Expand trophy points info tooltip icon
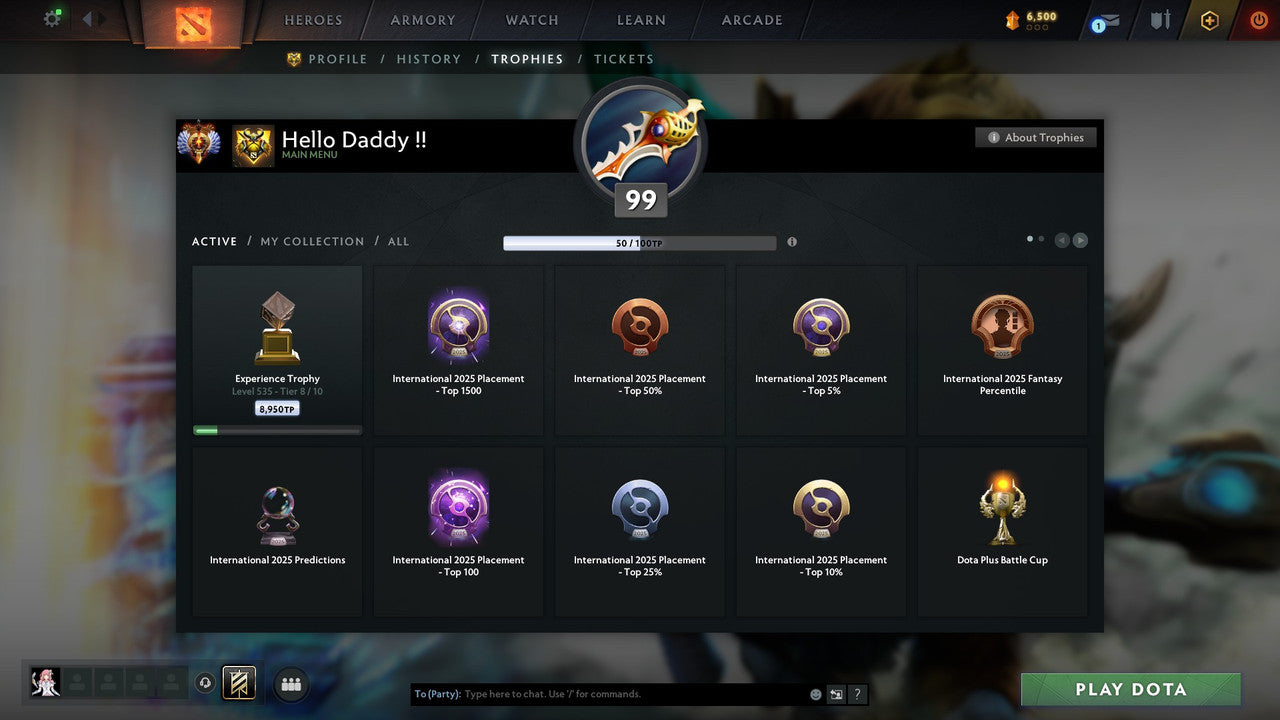The image size is (1280, 720). [792, 242]
